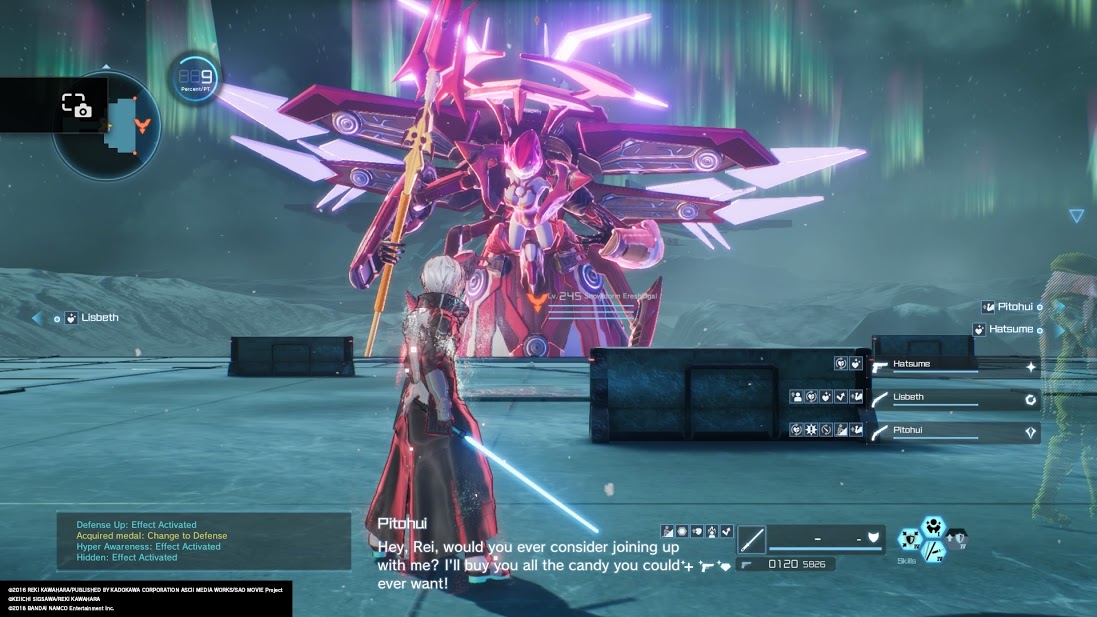Select Hatsume's party status row
This screenshot has width=1097, height=617.
coord(953,366)
